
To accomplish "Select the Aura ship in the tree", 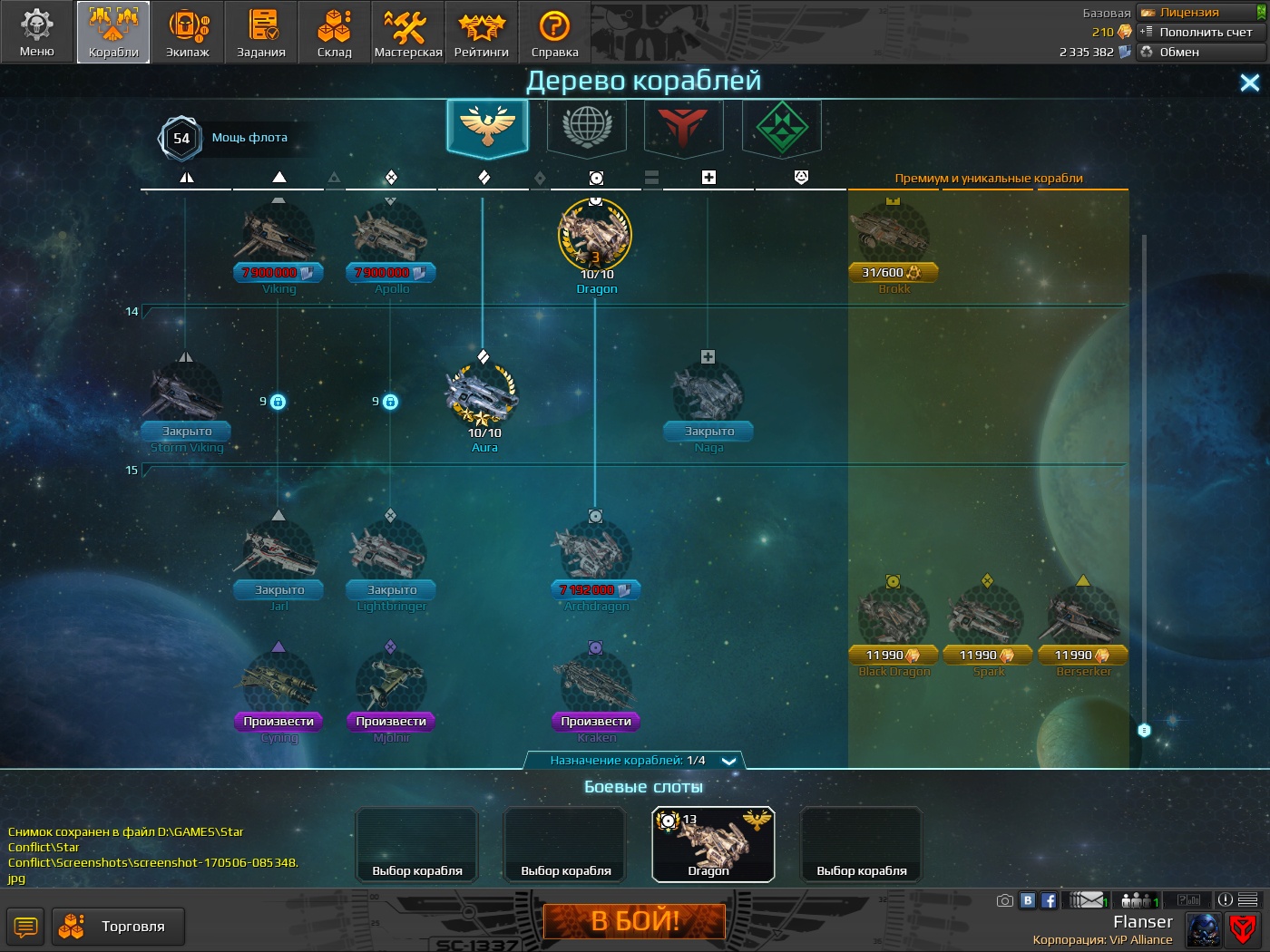I will [x=483, y=399].
